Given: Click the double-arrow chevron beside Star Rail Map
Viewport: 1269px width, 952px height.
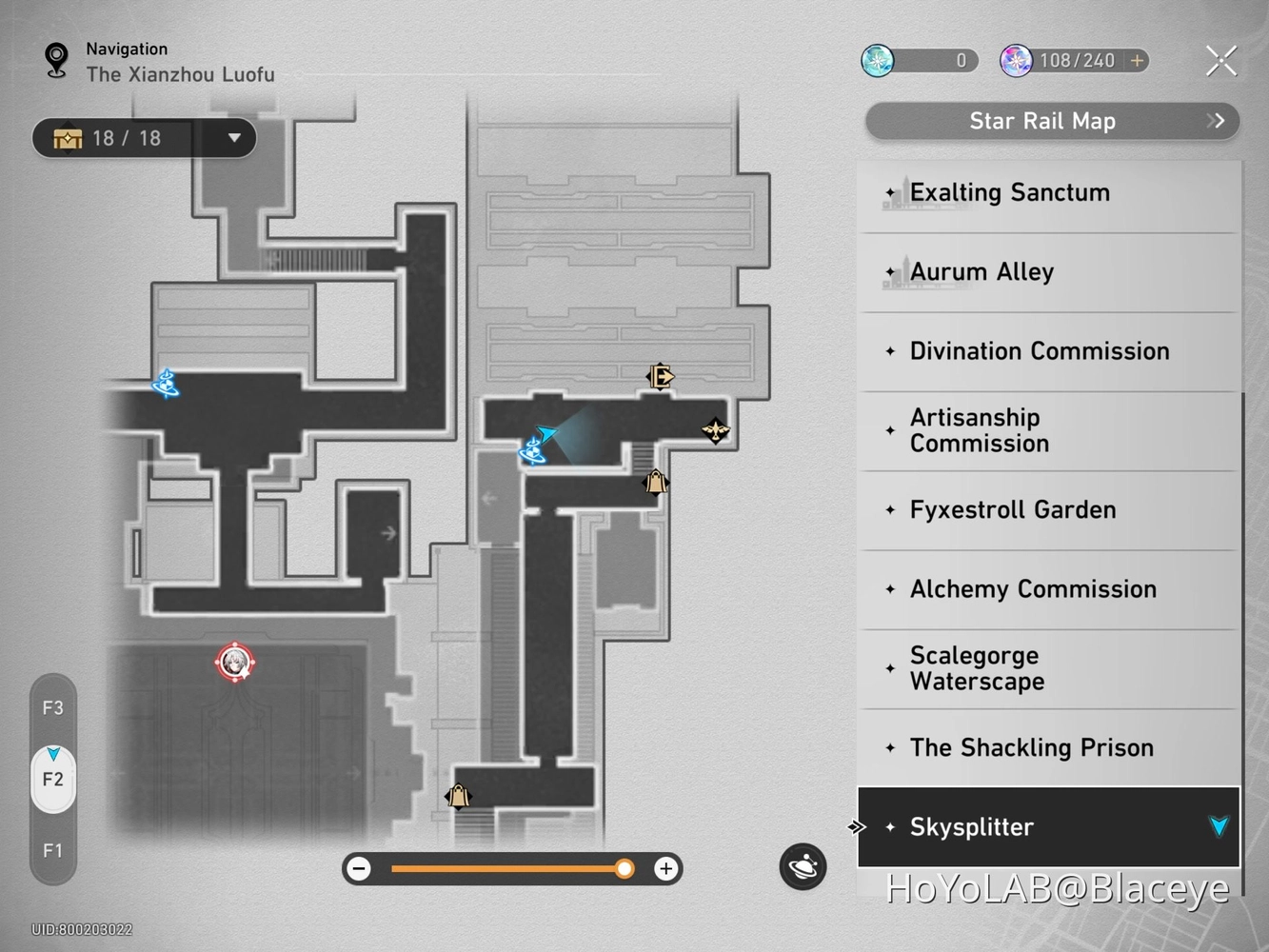Looking at the screenshot, I should pos(1216,121).
